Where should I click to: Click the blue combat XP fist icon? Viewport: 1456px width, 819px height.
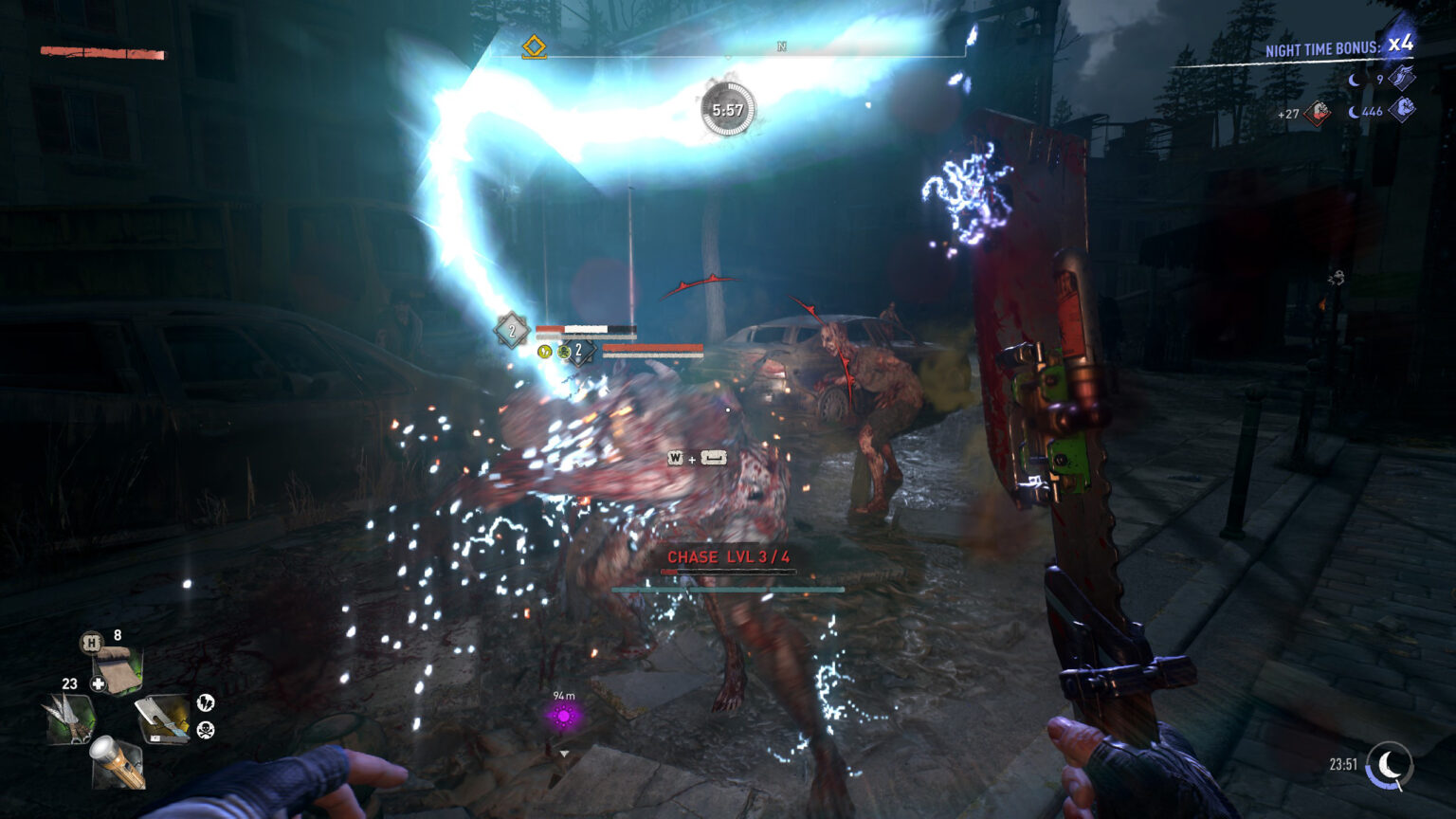pyautogui.click(x=1402, y=110)
